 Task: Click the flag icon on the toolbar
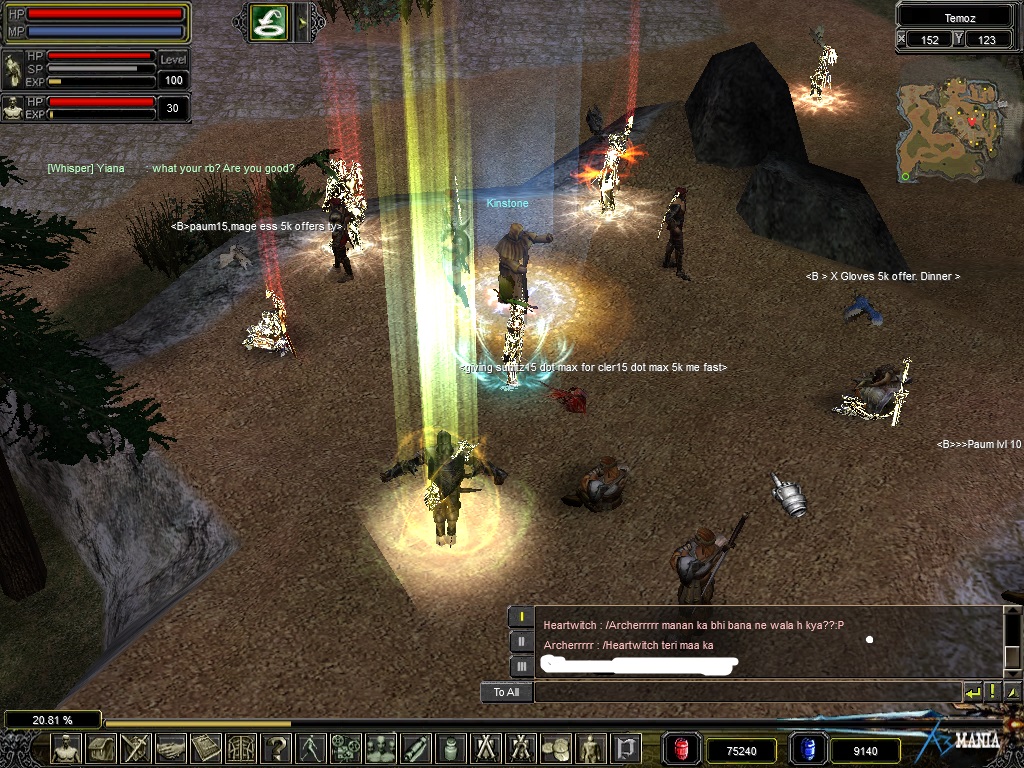pyautogui.click(x=626, y=748)
